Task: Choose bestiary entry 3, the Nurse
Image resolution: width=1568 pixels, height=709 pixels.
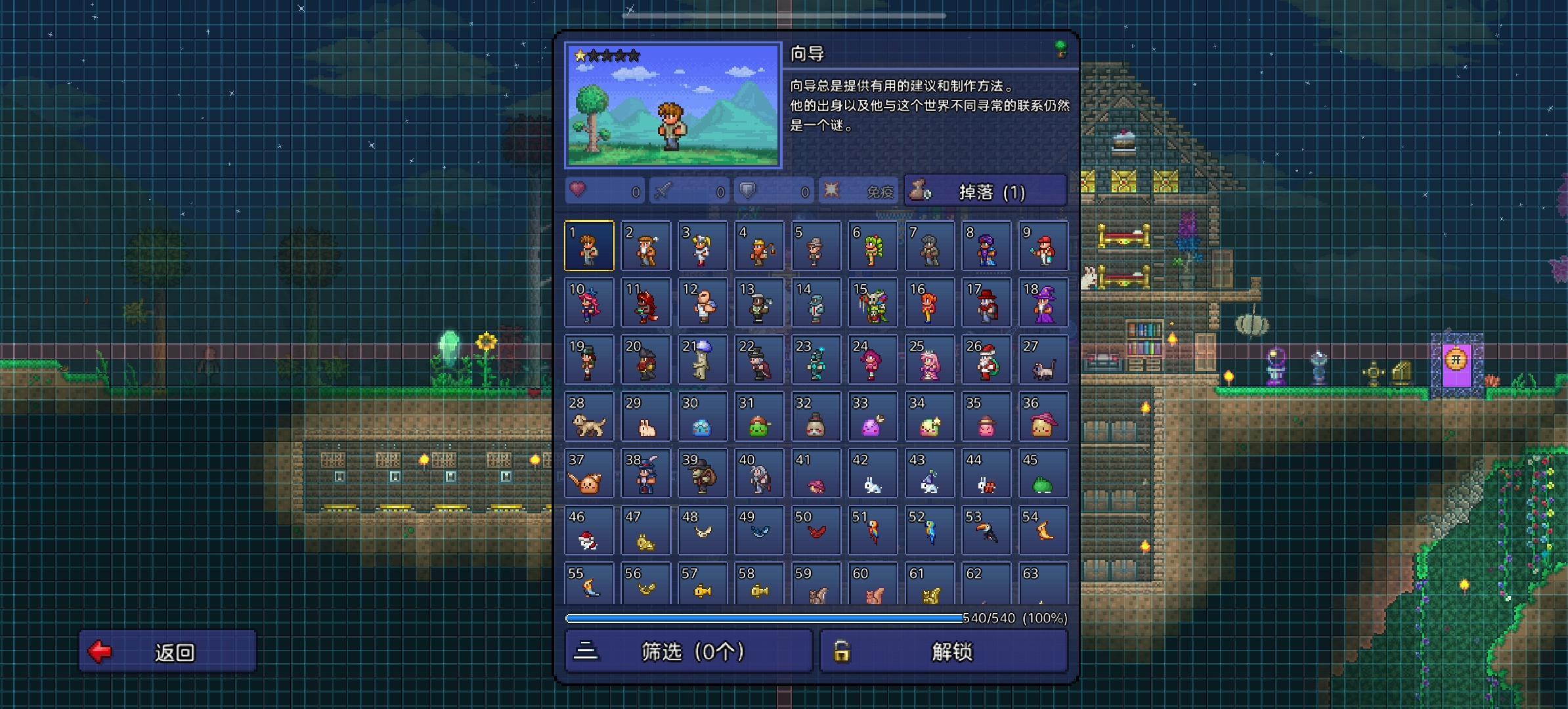Action: (x=703, y=246)
